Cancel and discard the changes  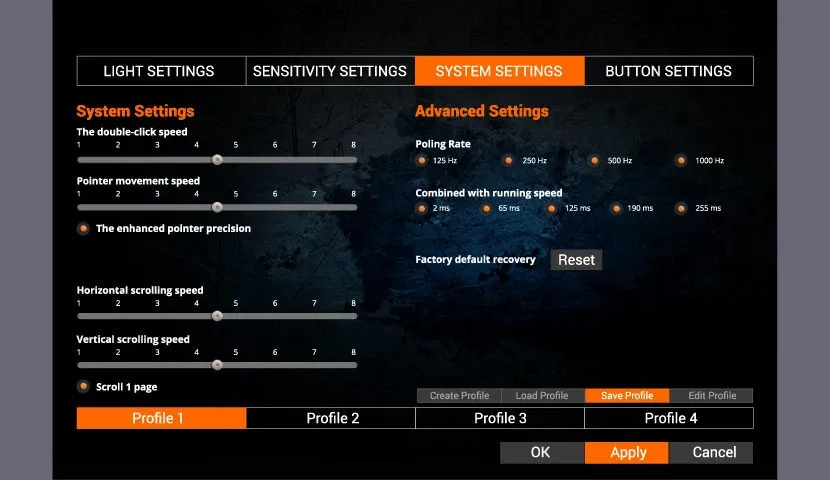pyautogui.click(x=714, y=452)
